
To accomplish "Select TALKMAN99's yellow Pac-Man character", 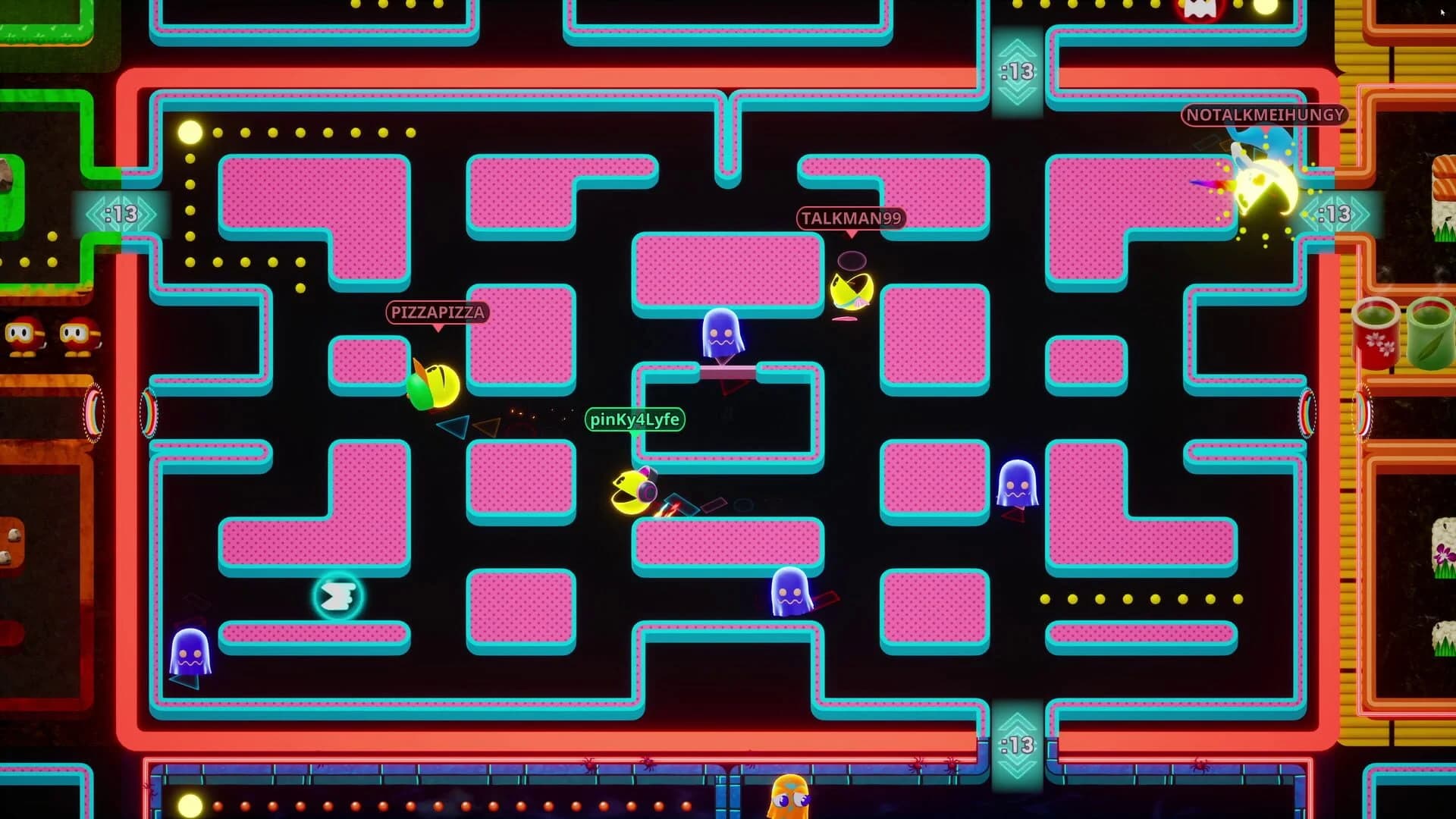I will point(851,292).
